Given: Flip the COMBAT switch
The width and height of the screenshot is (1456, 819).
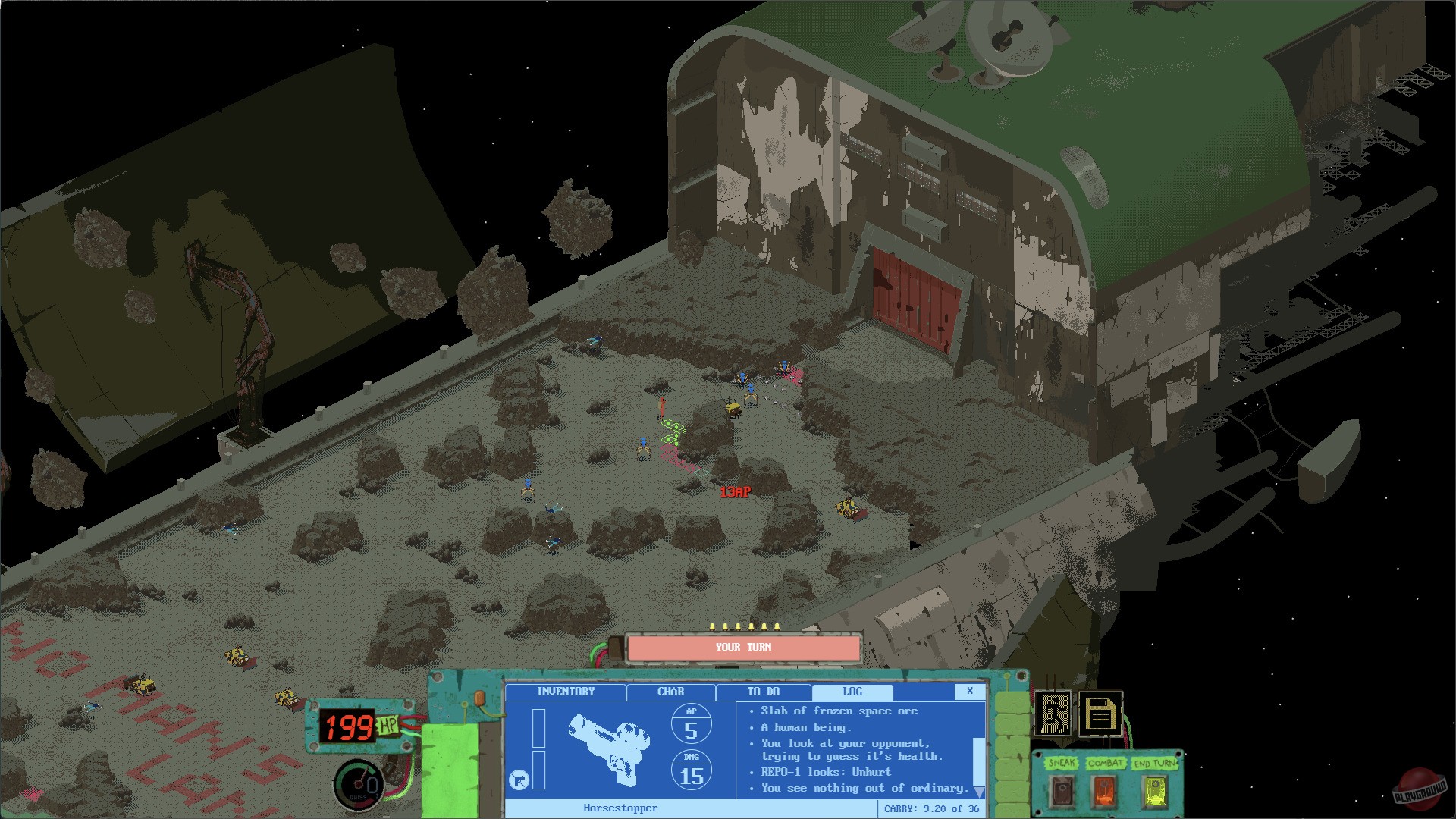Looking at the screenshot, I should coord(1105,791).
